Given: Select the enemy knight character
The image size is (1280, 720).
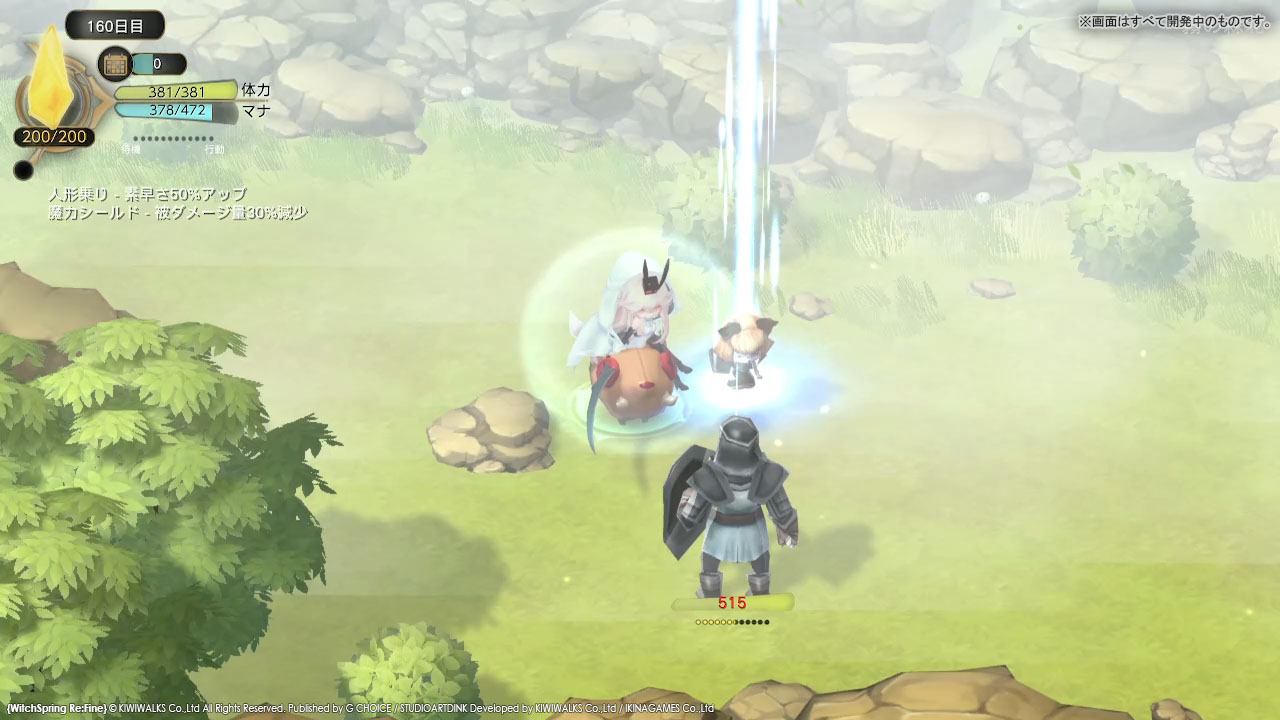Looking at the screenshot, I should 735,500.
